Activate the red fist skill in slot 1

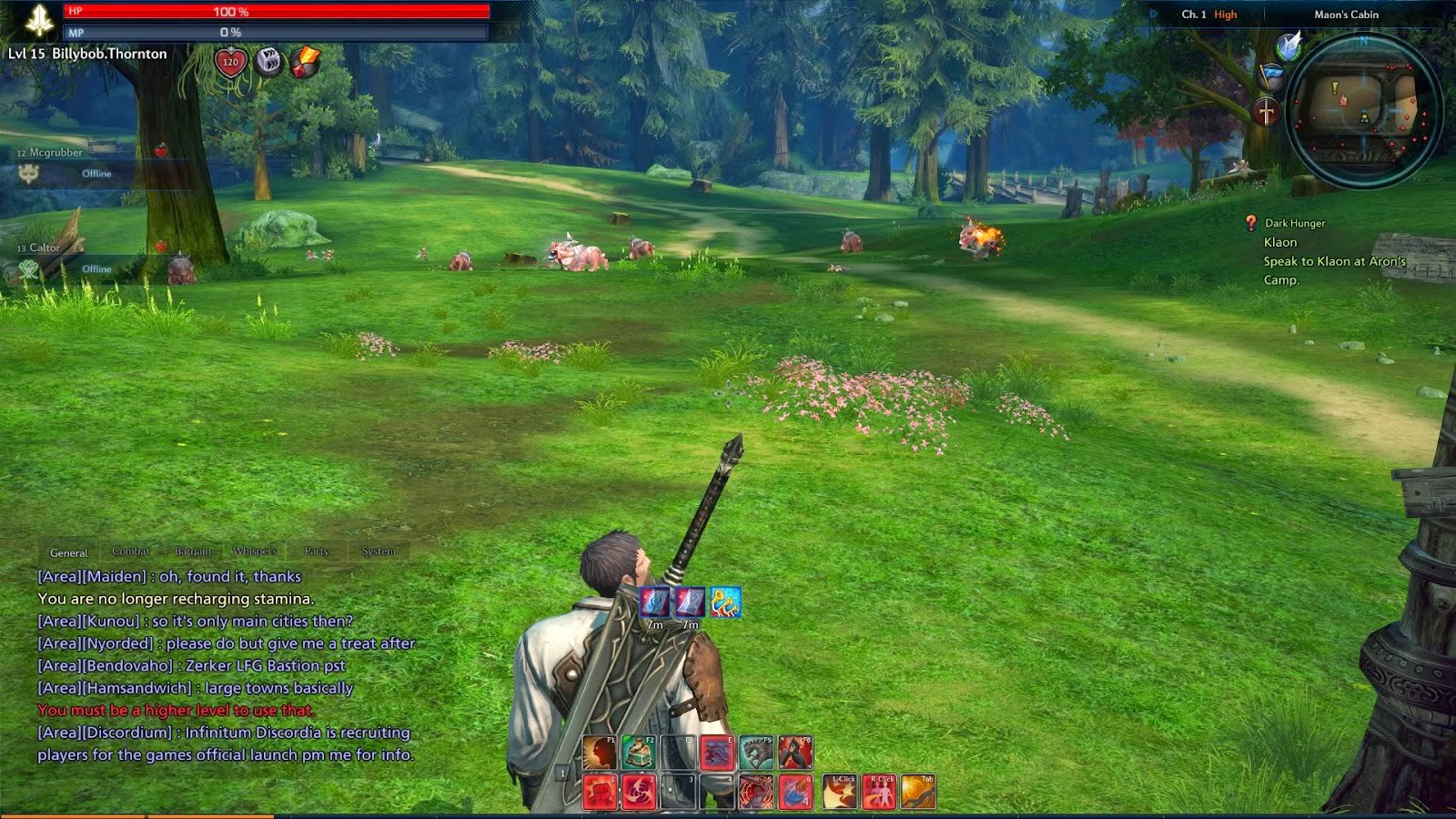pyautogui.click(x=600, y=792)
